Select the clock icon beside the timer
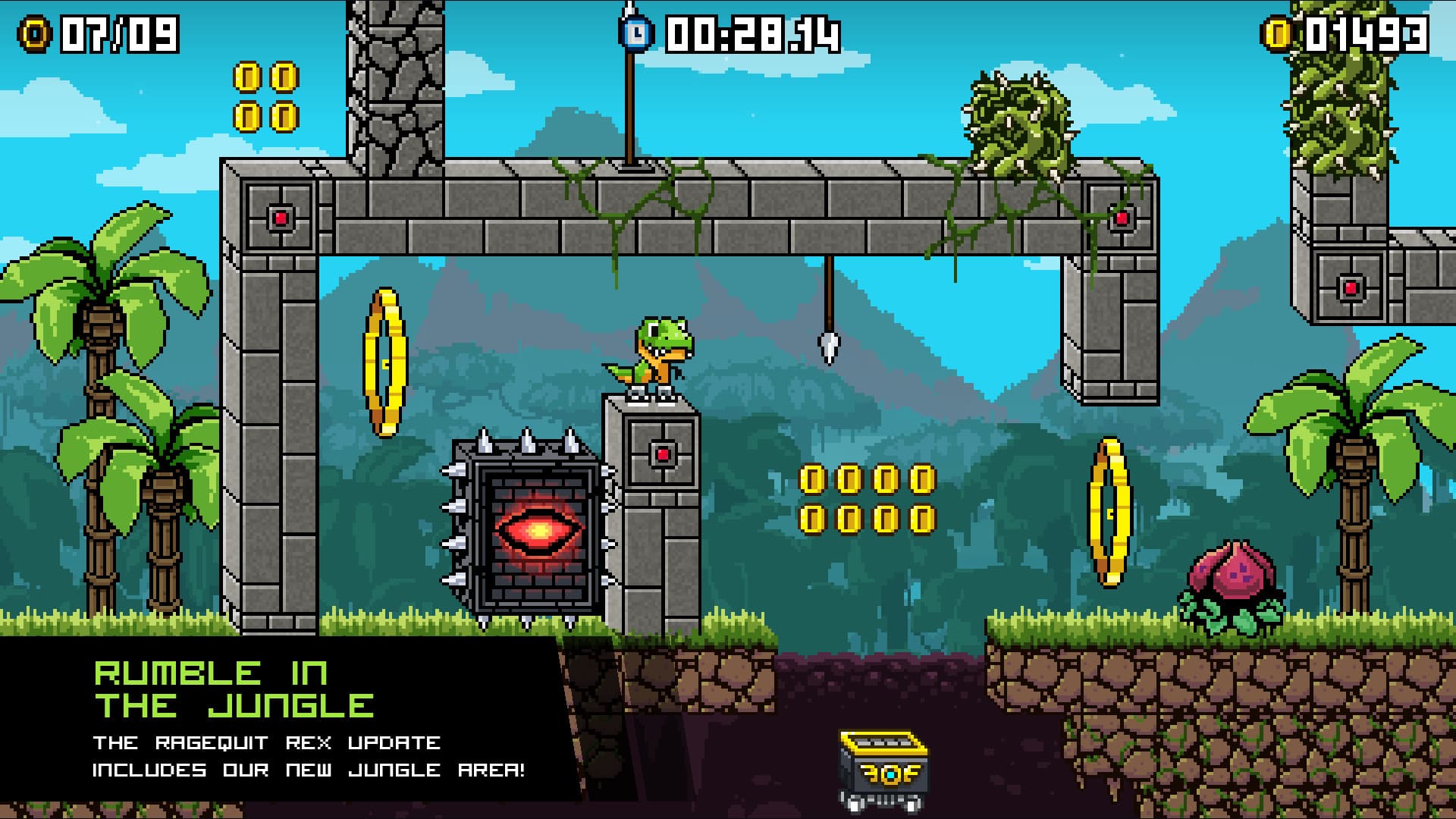This screenshot has width=1456, height=819. (634, 32)
